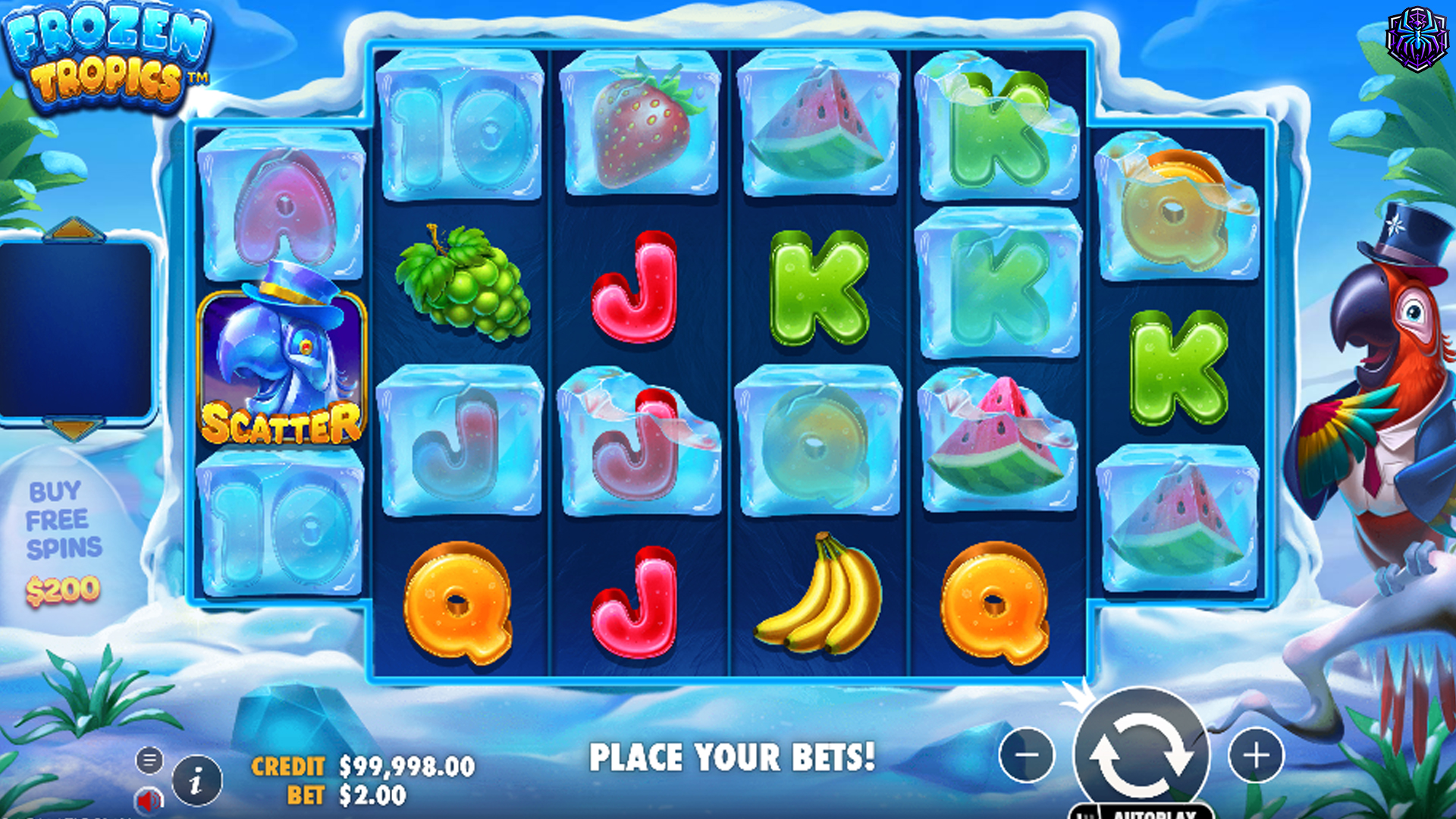Open the Buy Free Spins offer

coord(65,520)
